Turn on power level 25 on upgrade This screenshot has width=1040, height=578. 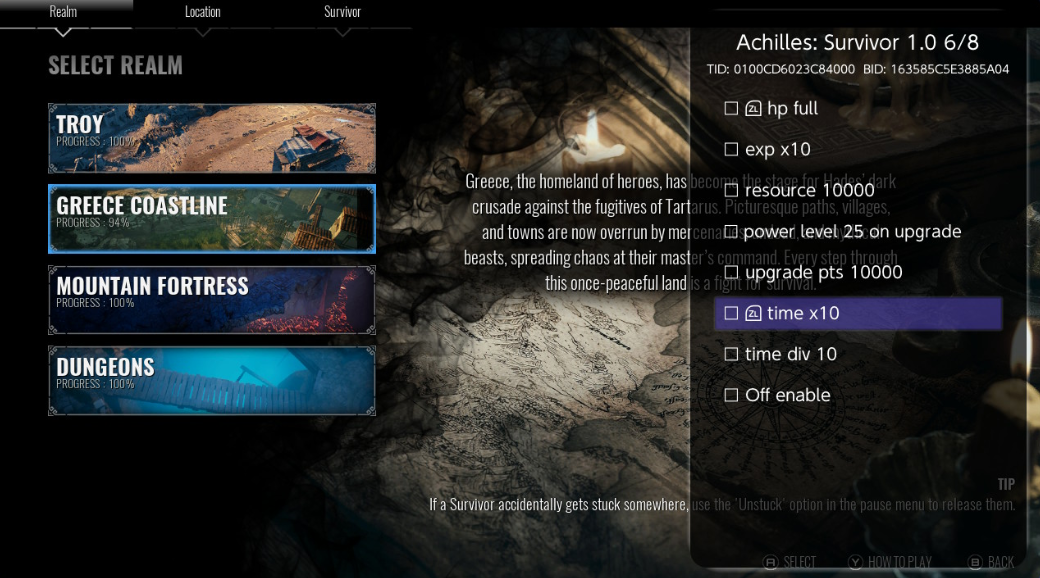[731, 231]
